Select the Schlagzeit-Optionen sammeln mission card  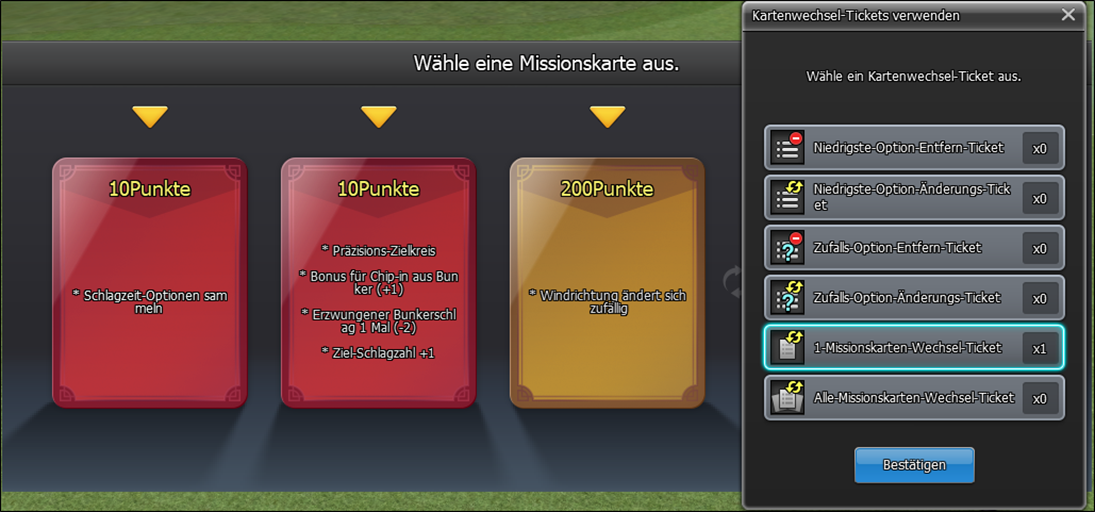150,283
